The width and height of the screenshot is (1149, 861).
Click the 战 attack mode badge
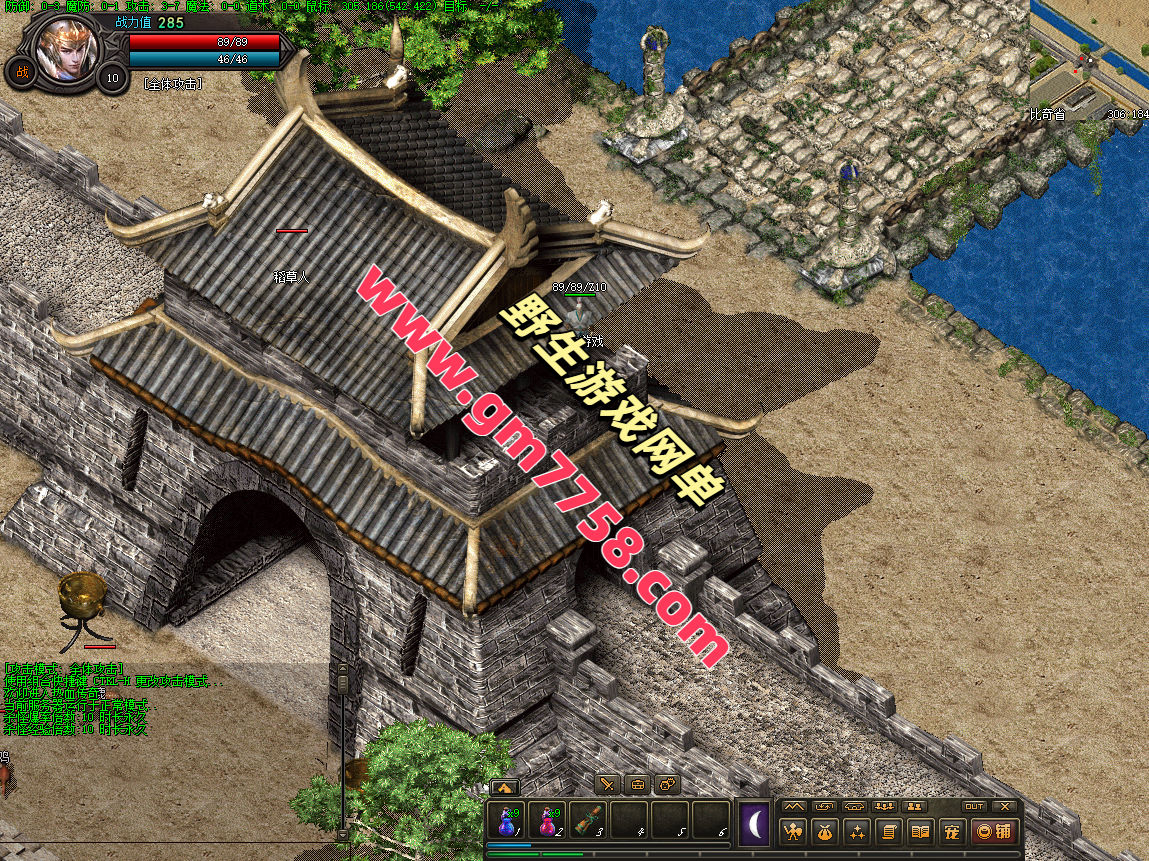[x=20, y=71]
